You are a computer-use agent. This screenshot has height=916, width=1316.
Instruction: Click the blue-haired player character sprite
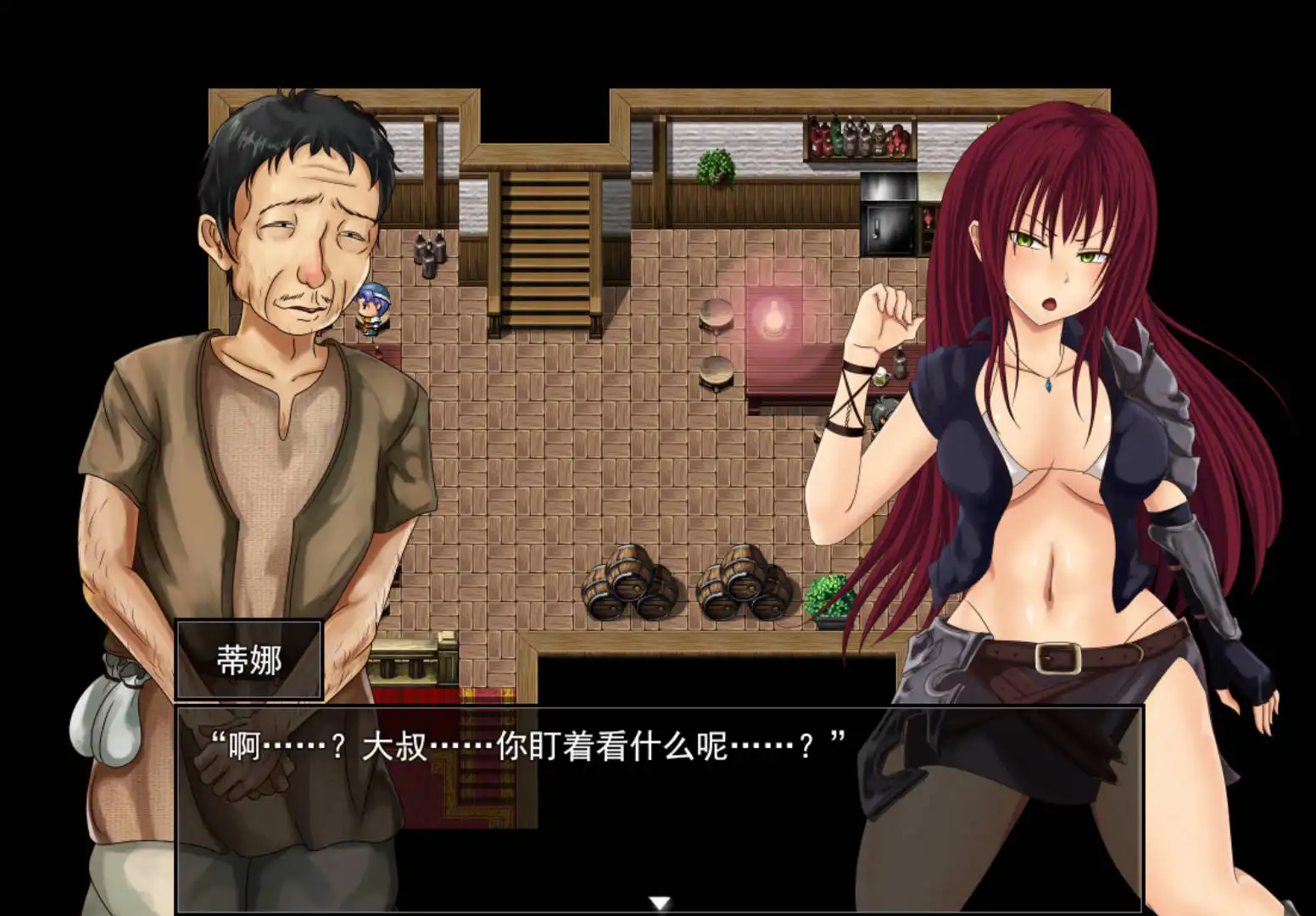tap(371, 310)
